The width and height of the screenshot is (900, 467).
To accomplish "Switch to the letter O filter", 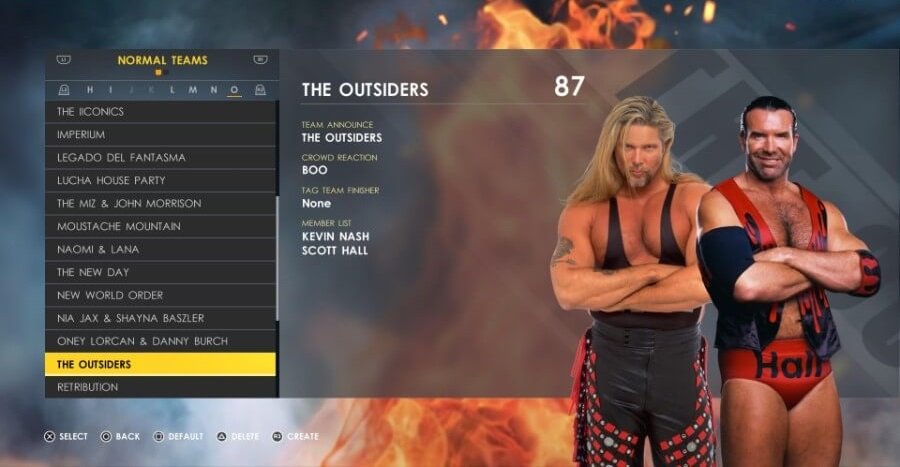I will tap(234, 90).
